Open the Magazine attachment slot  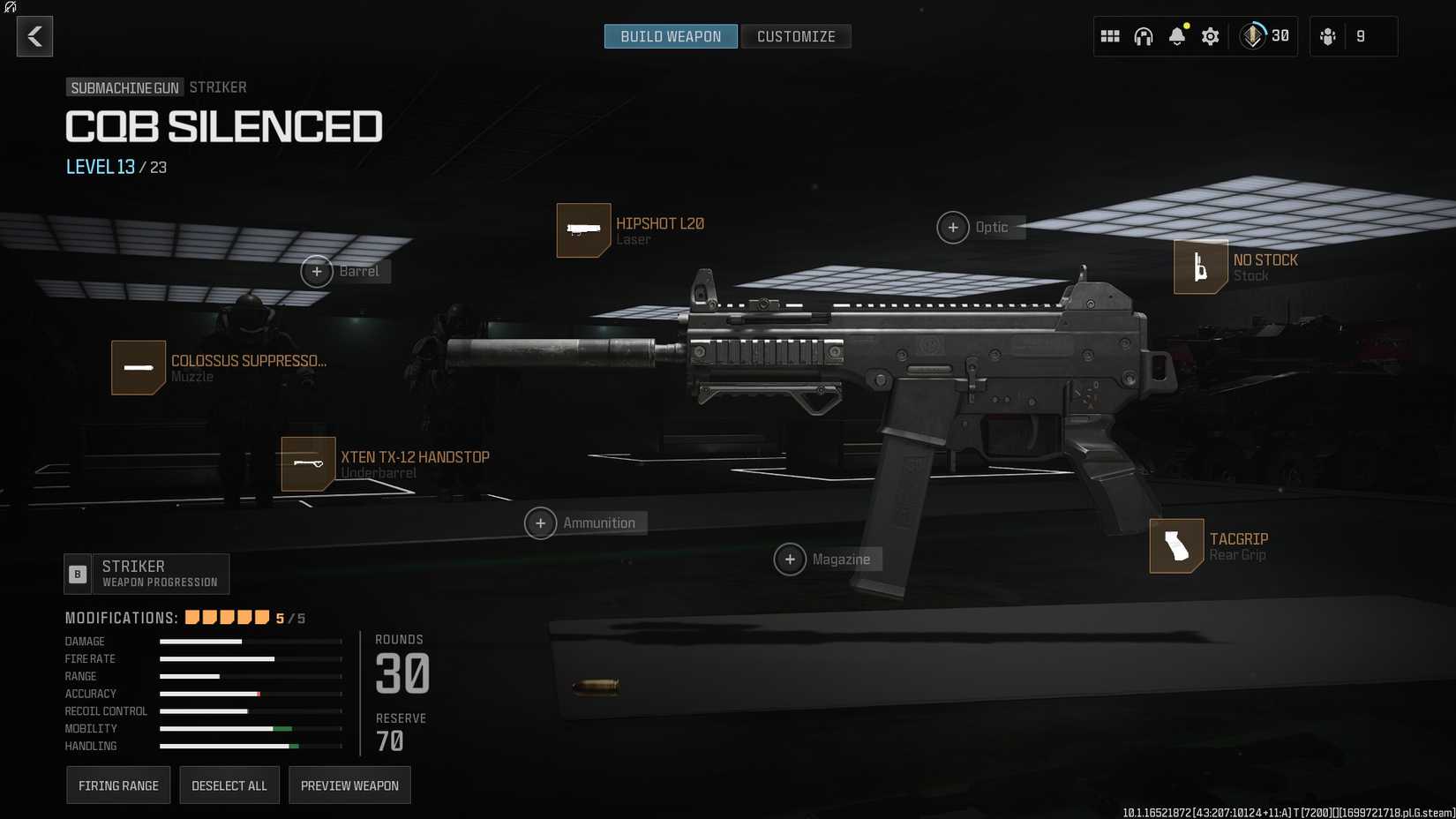click(x=791, y=559)
